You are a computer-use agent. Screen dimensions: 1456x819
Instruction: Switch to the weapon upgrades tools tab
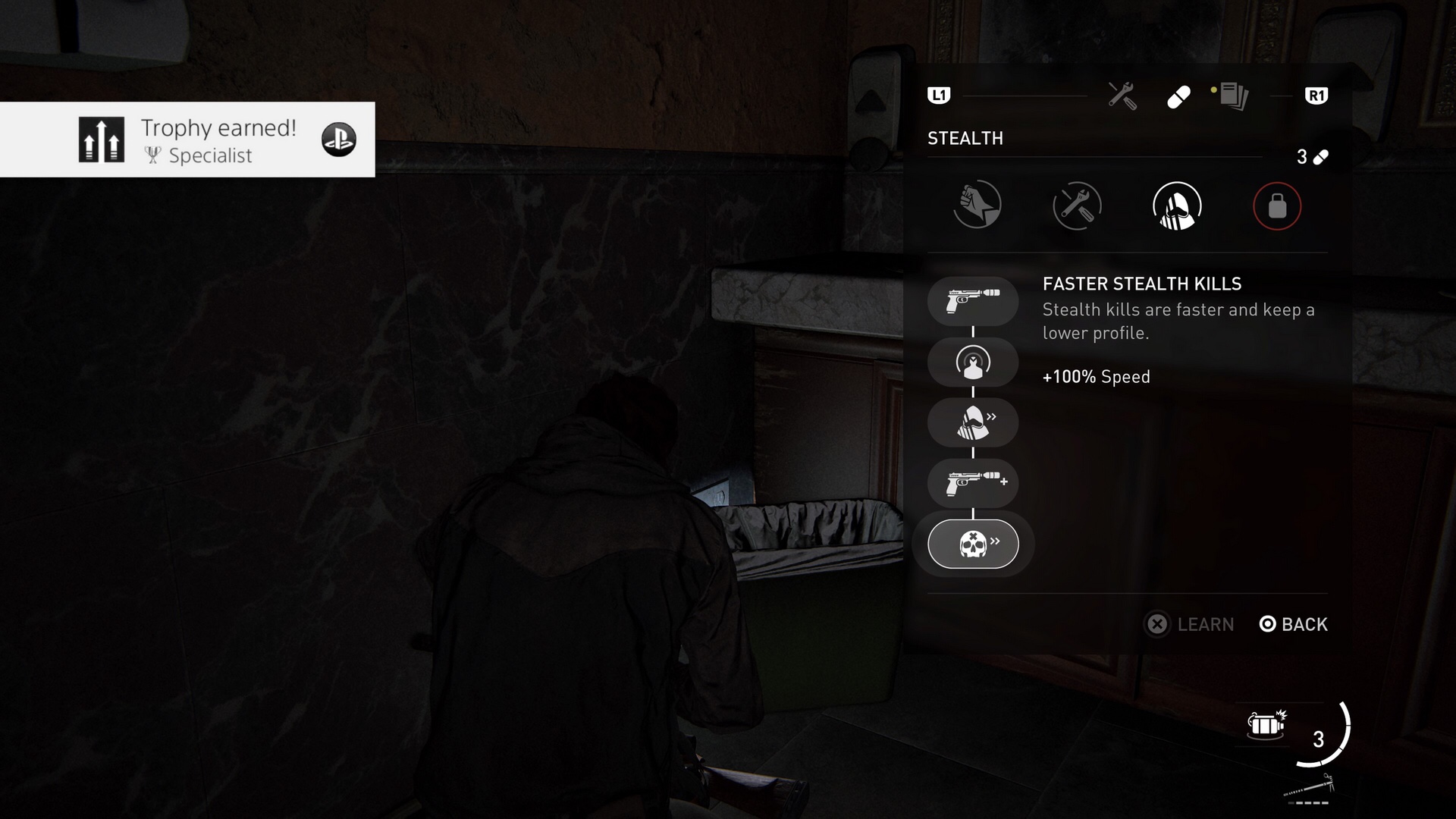pyautogui.click(x=1122, y=96)
